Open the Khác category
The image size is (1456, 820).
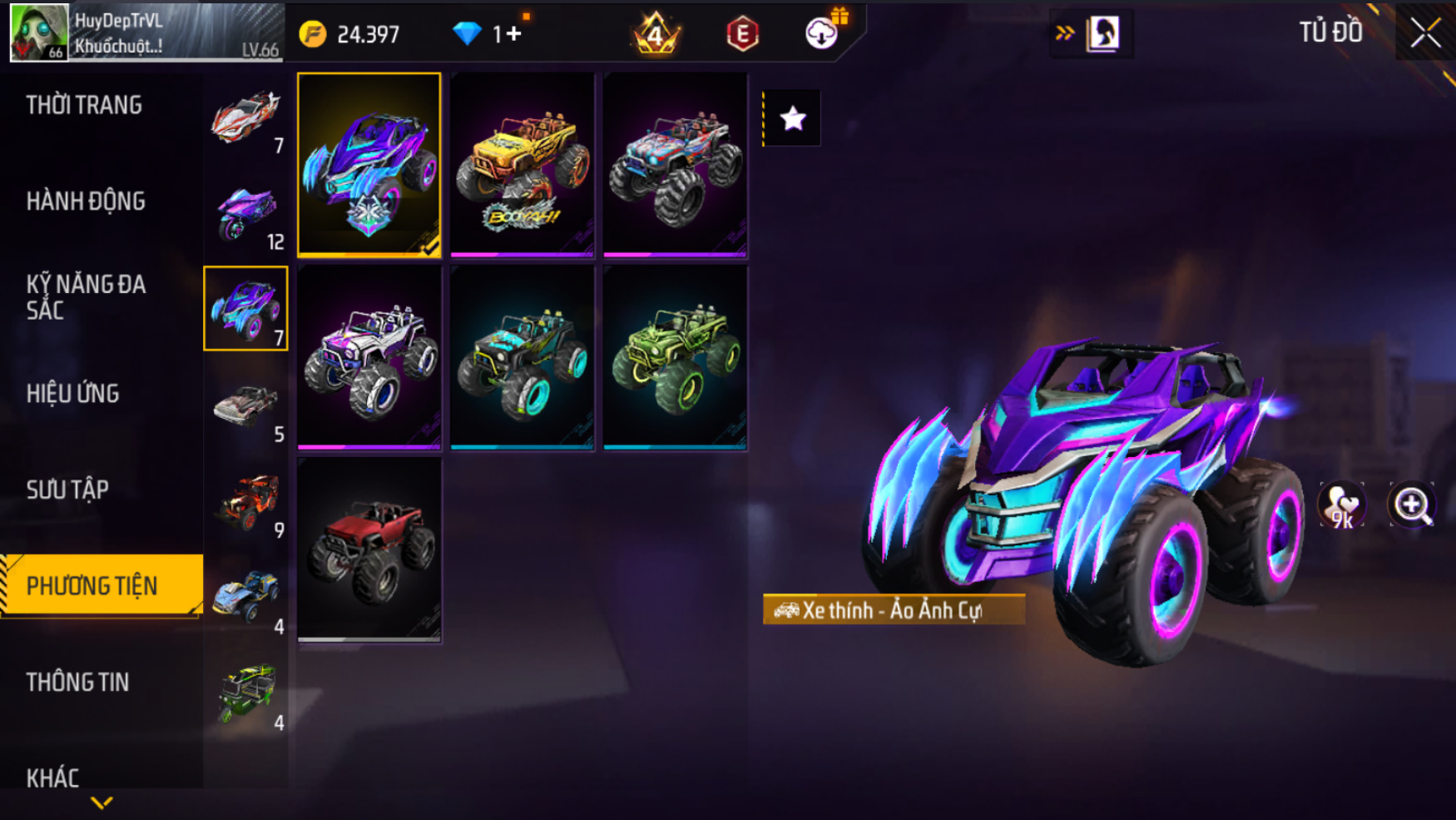53,778
